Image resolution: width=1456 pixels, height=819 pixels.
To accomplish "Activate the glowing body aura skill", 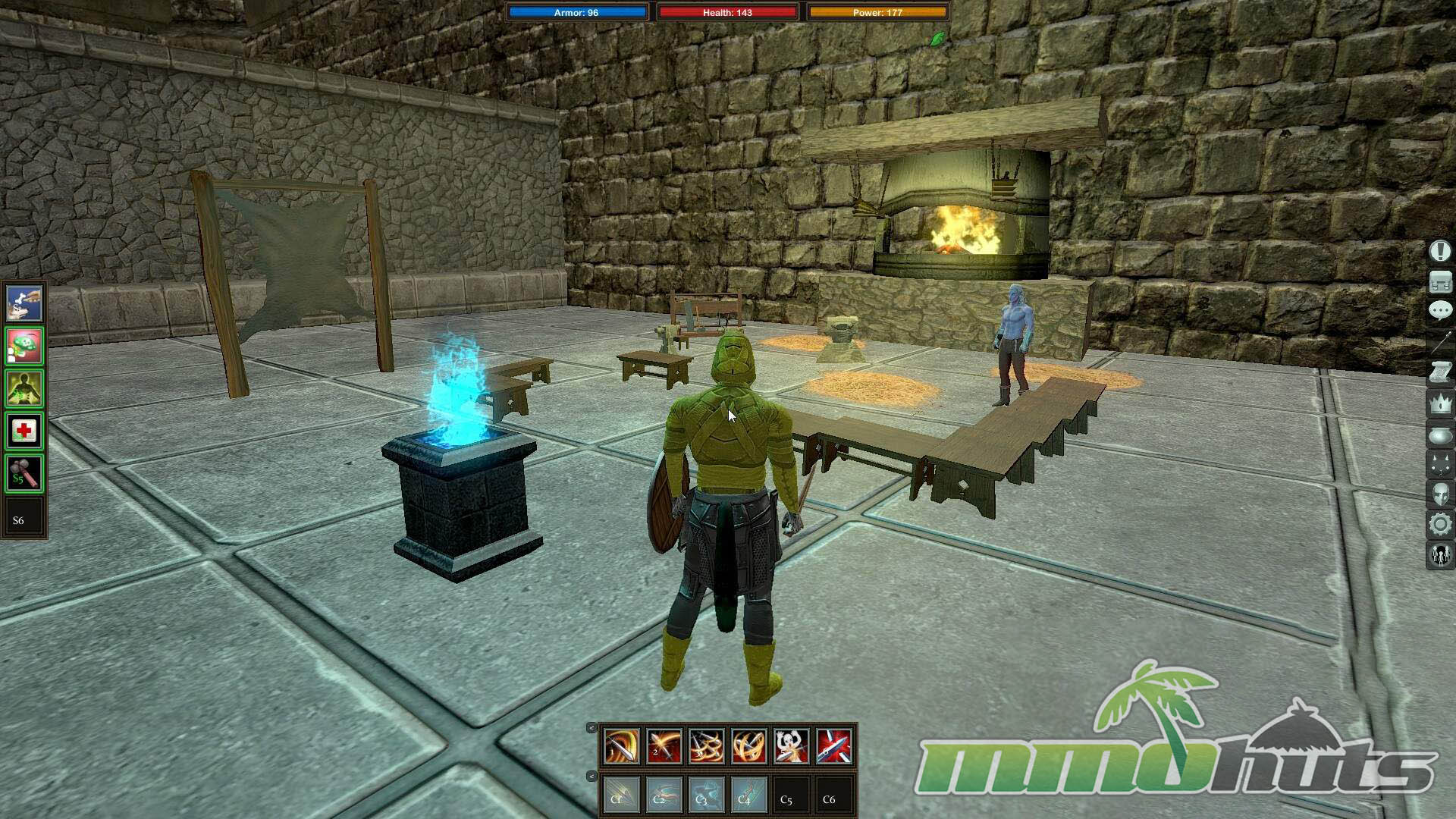I will [x=24, y=389].
